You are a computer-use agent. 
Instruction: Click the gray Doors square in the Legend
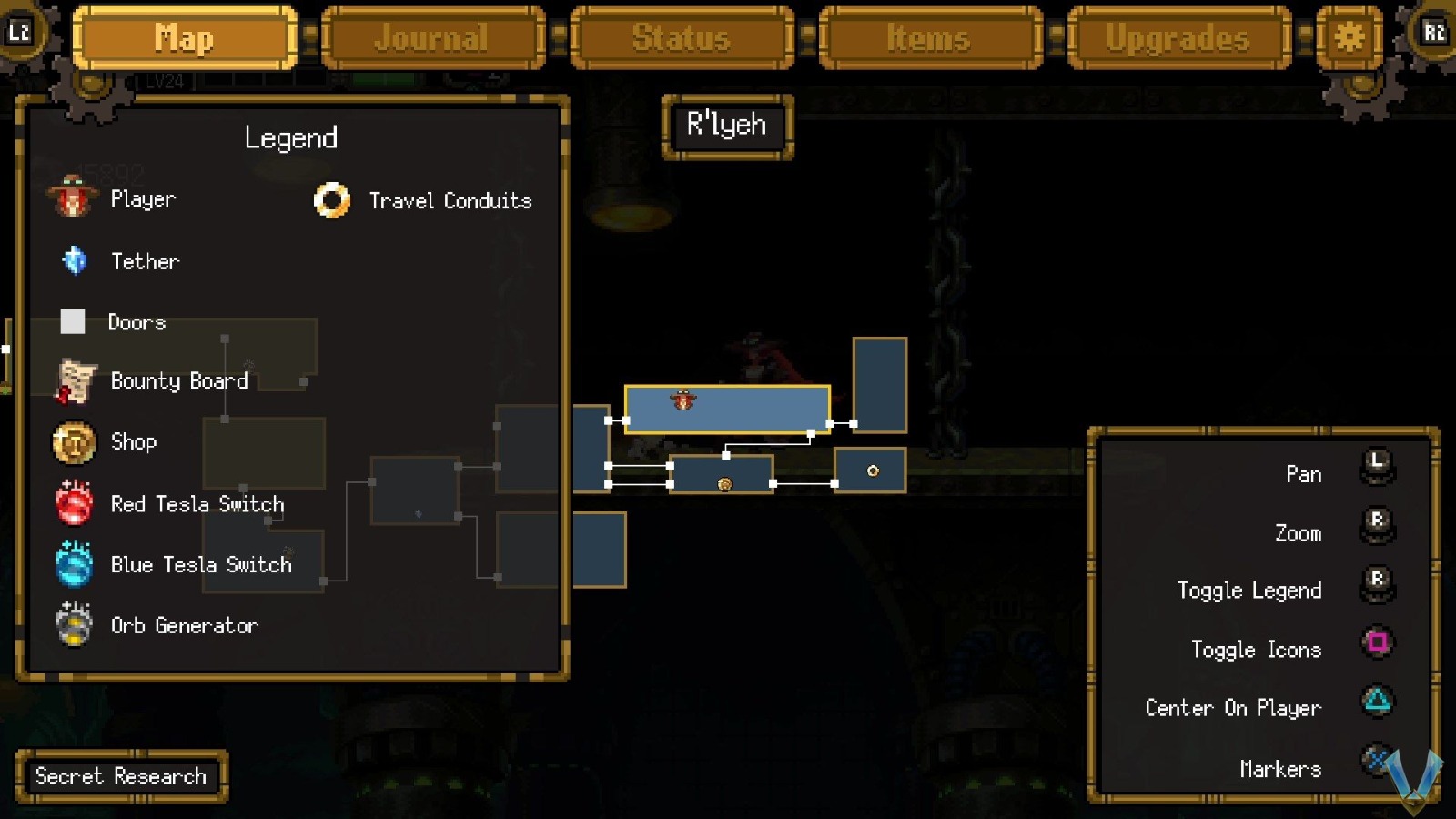click(x=72, y=321)
